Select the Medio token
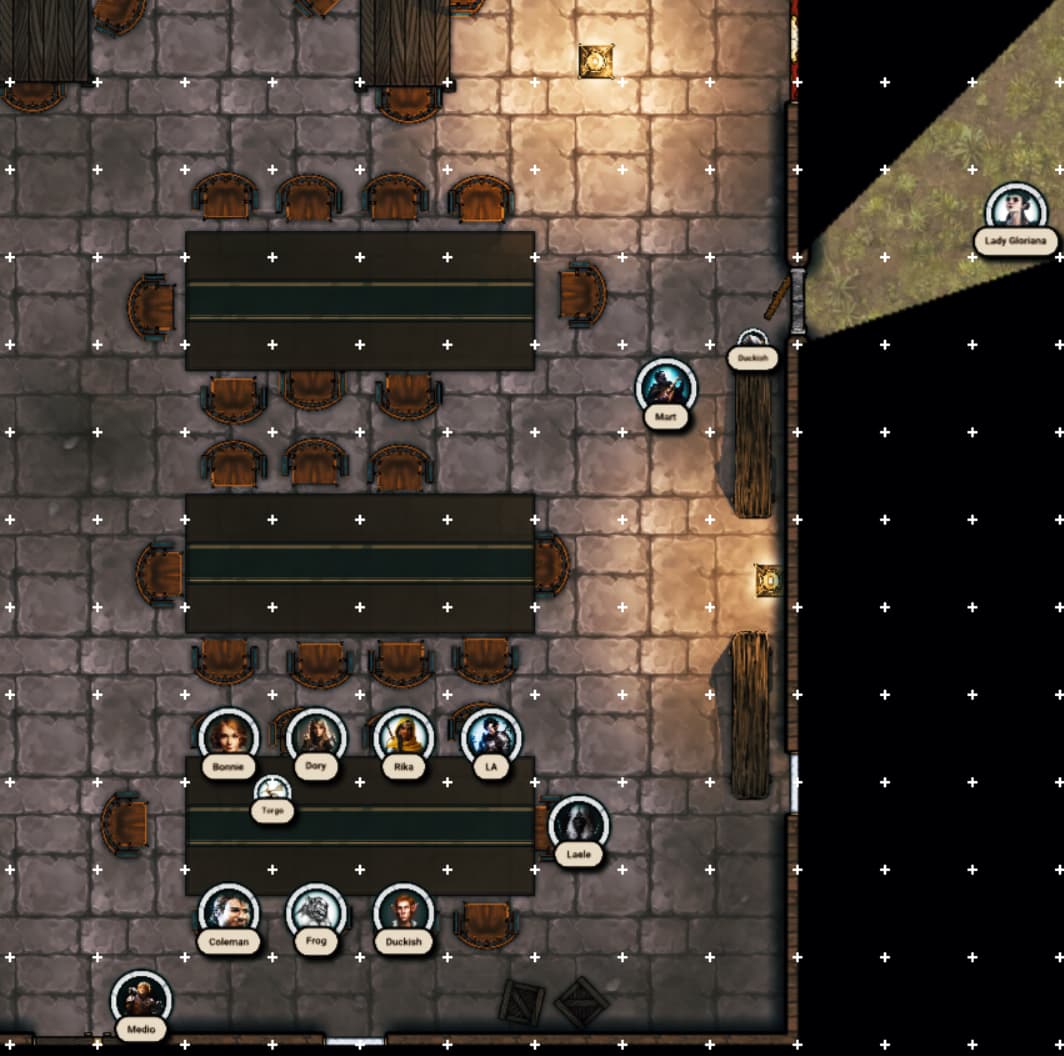This screenshot has width=1064, height=1056. [x=141, y=999]
